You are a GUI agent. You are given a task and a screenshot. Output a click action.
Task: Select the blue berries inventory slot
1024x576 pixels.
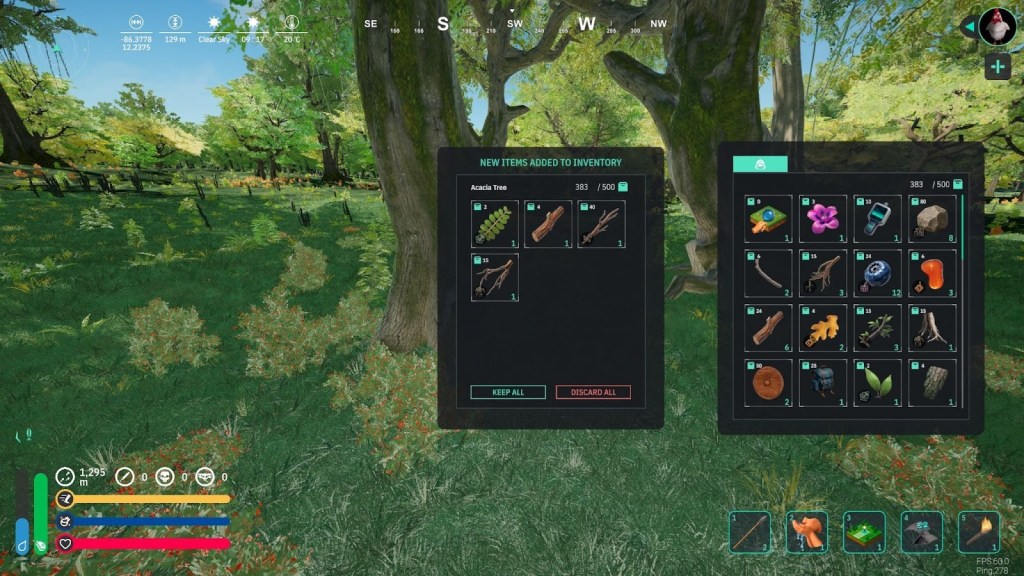pos(877,273)
